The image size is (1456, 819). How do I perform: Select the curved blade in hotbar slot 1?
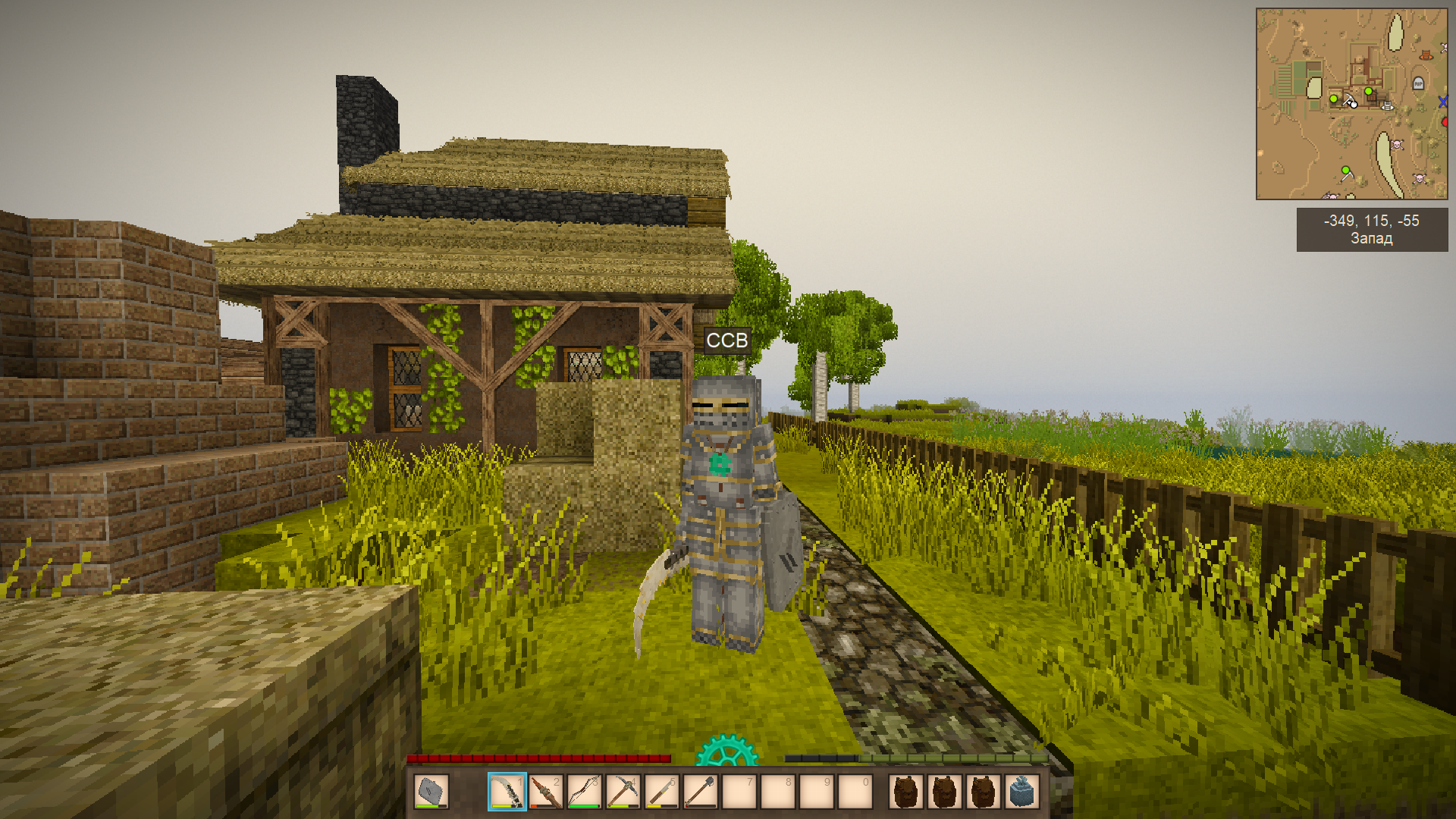tap(507, 792)
